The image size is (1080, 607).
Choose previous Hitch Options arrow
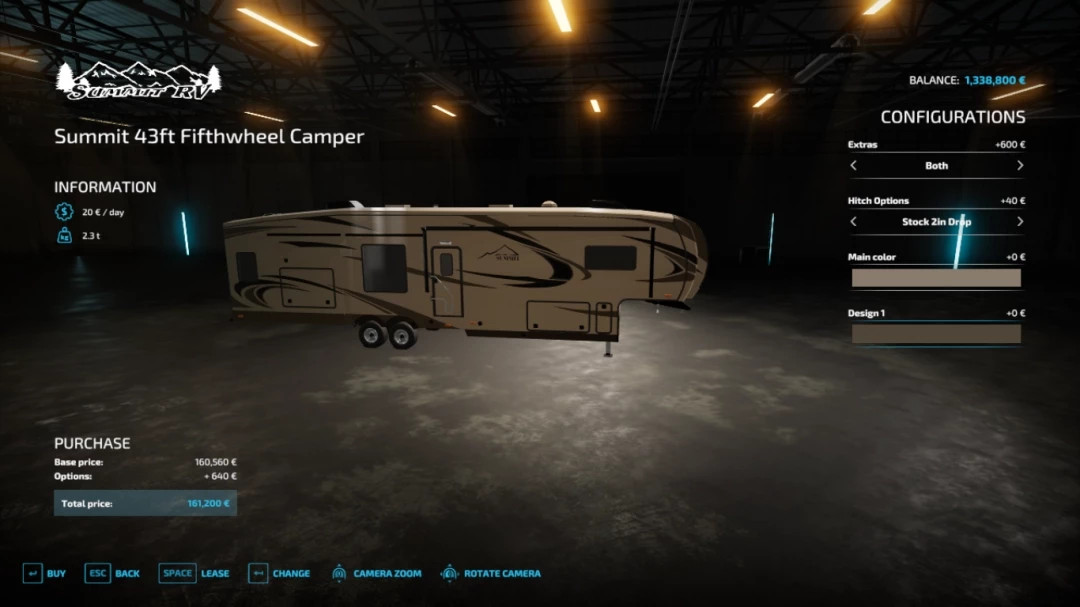(x=853, y=222)
